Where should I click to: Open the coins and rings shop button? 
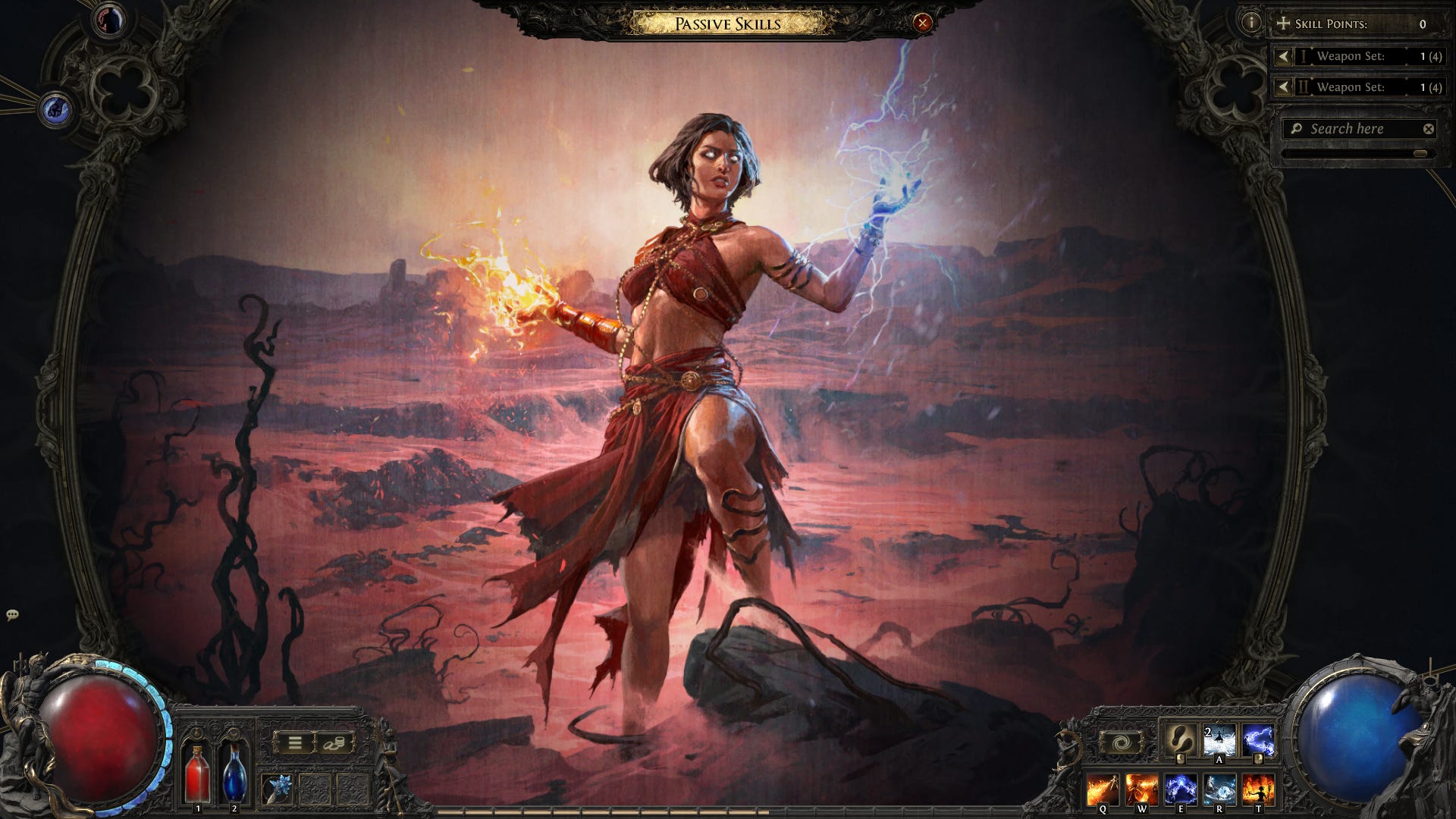point(334,742)
